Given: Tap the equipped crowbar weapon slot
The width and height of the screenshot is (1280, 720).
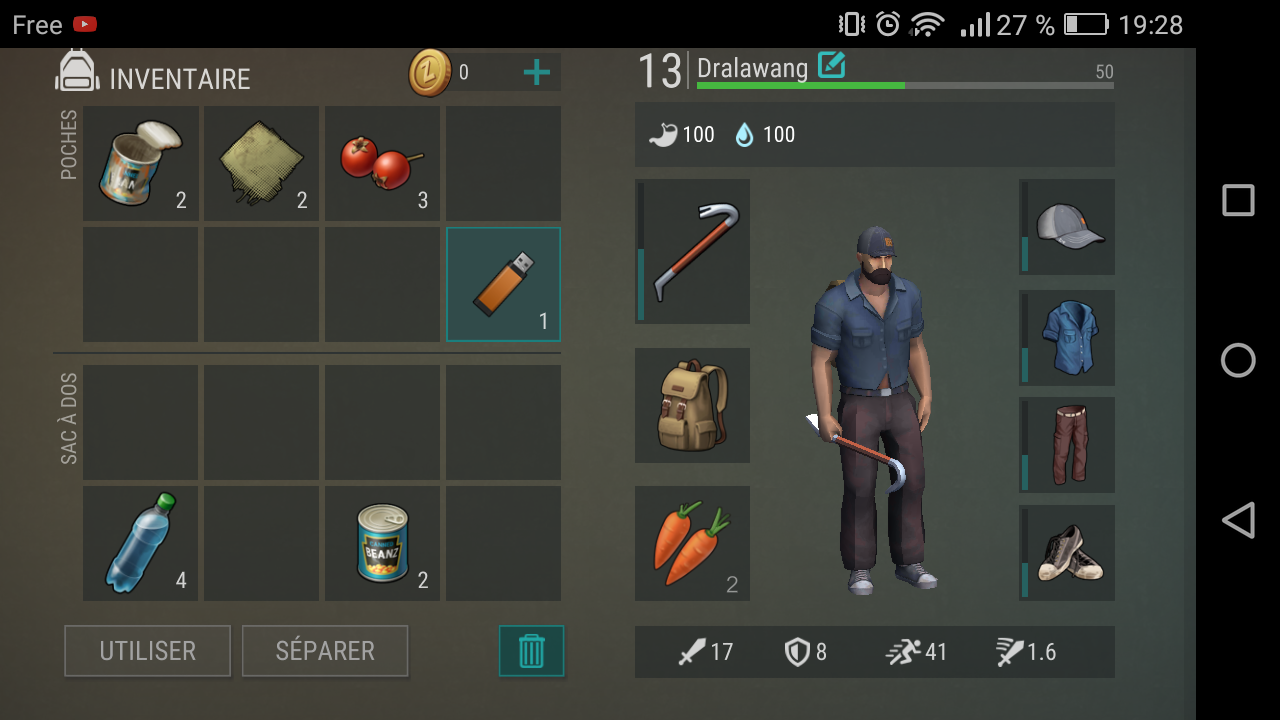Looking at the screenshot, I should [692, 251].
